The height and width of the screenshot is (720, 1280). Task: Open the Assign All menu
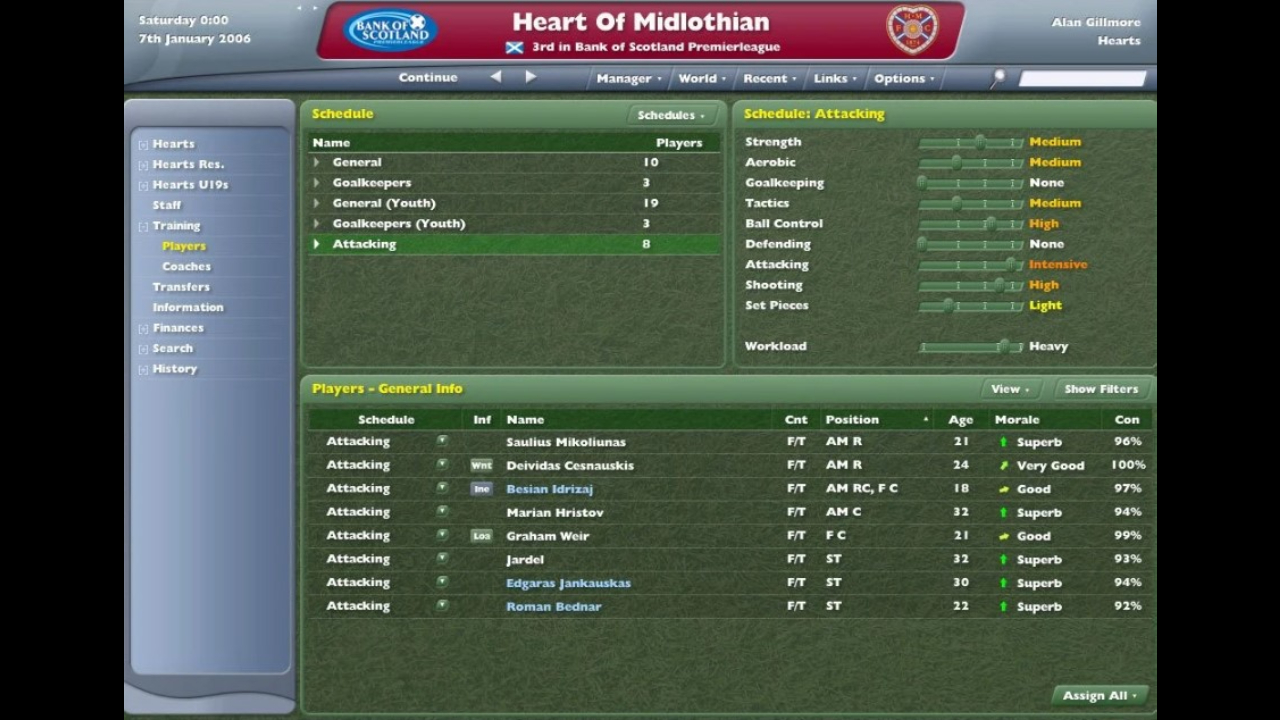click(x=1099, y=696)
